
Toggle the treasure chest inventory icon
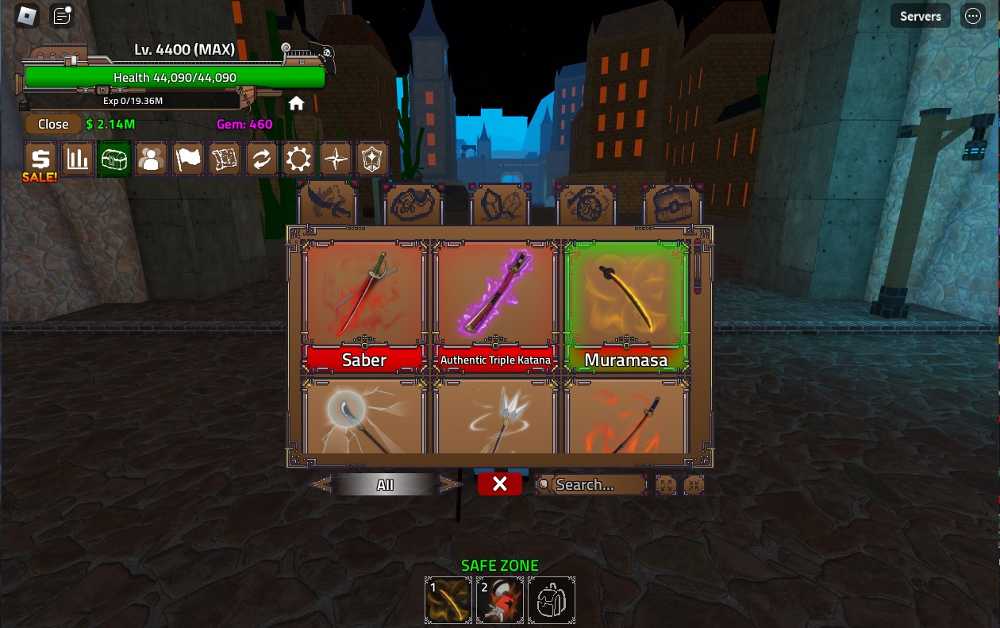coord(114,158)
